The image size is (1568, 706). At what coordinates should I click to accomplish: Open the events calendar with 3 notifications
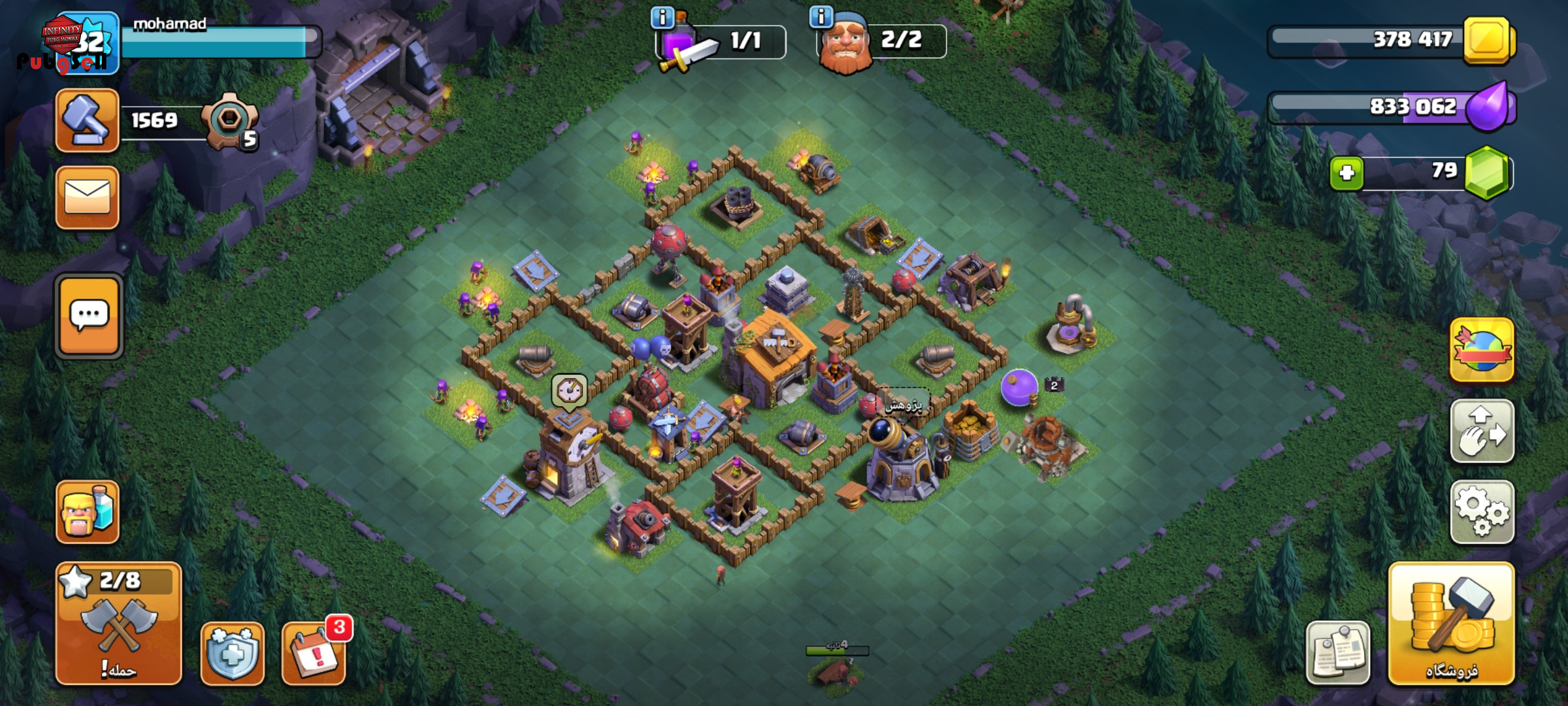pyautogui.click(x=314, y=653)
